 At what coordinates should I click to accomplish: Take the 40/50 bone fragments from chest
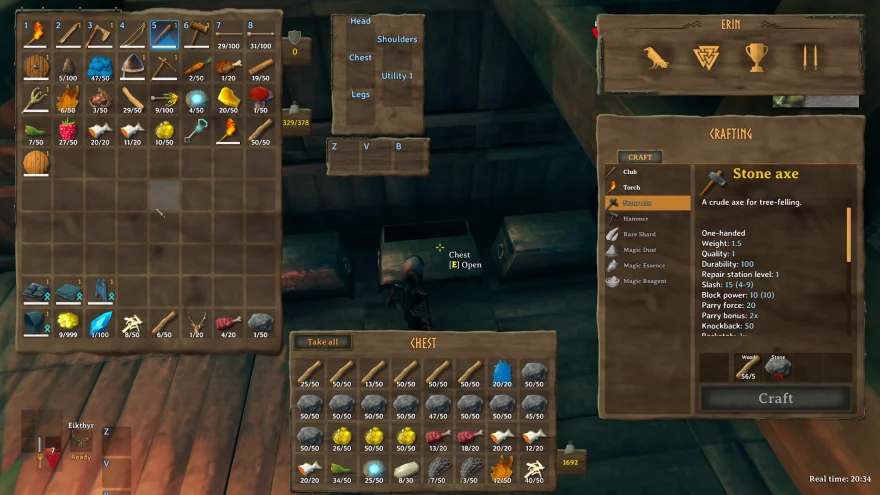(535, 465)
